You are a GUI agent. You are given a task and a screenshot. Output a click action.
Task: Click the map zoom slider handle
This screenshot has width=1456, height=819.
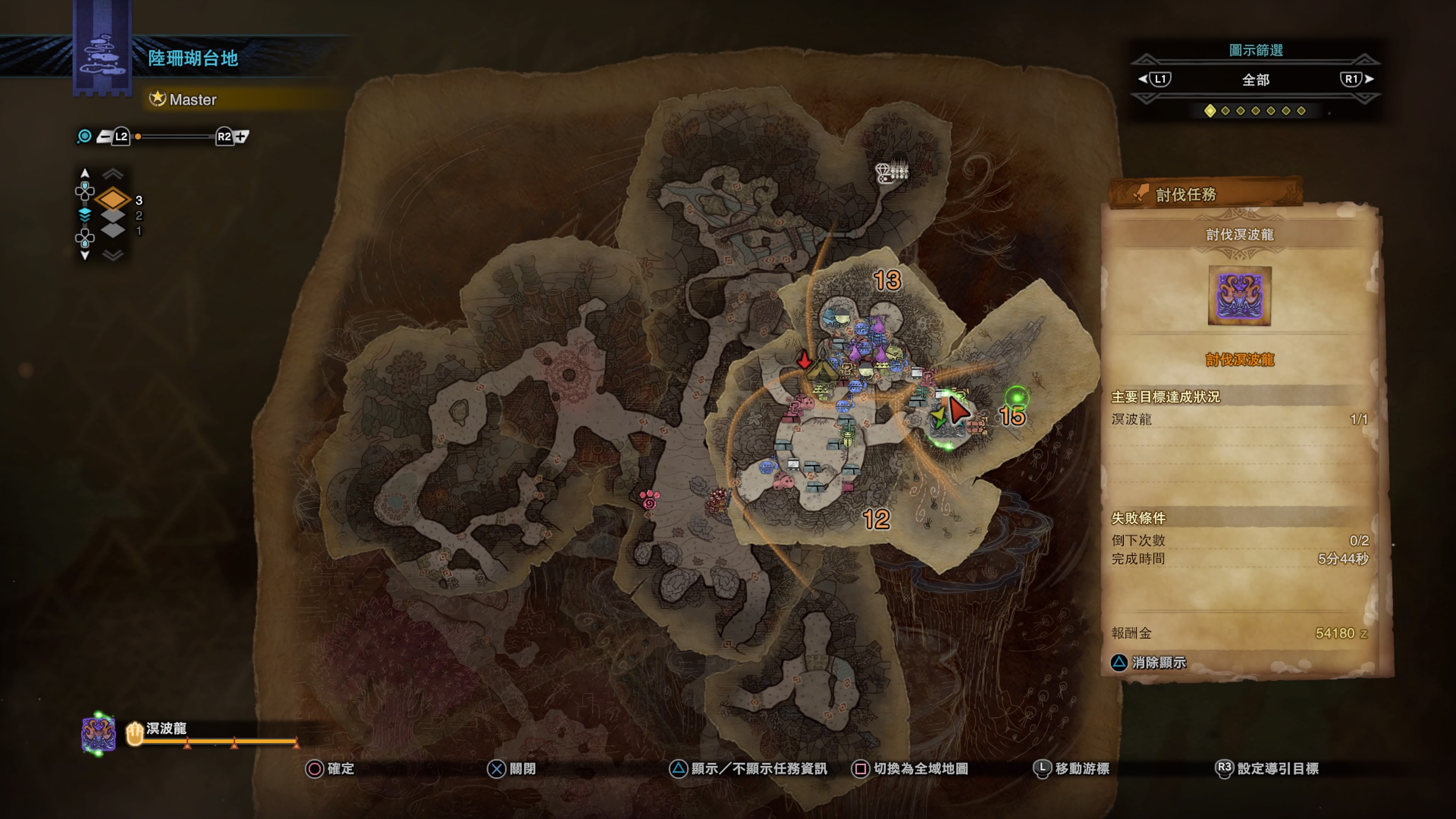tap(138, 136)
